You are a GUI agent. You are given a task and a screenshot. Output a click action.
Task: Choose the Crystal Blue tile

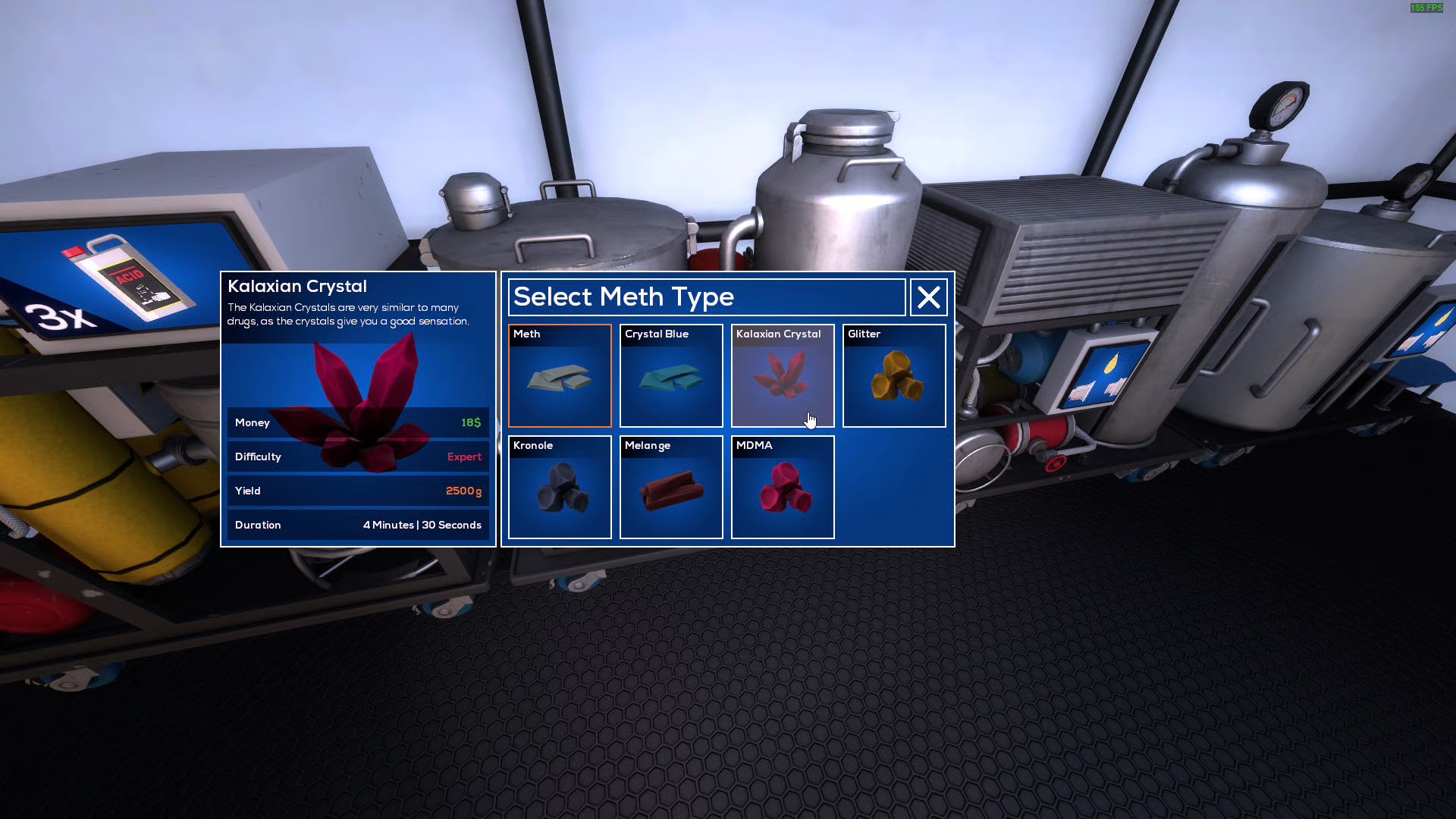coord(671,376)
